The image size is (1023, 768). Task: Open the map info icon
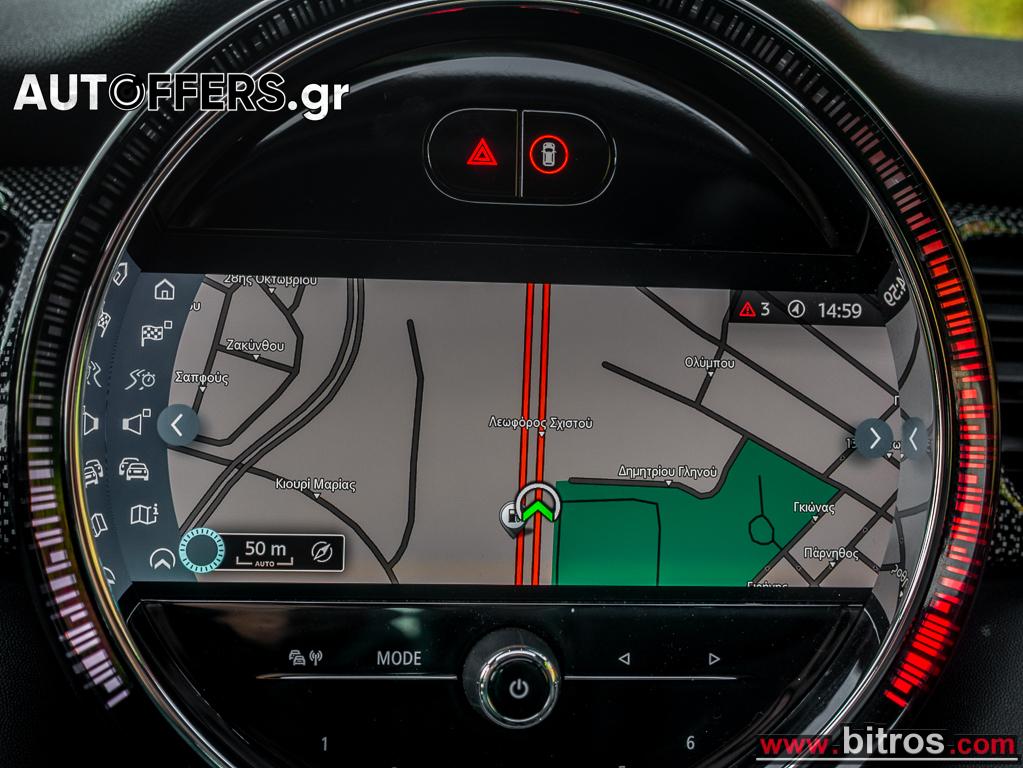coord(143,514)
